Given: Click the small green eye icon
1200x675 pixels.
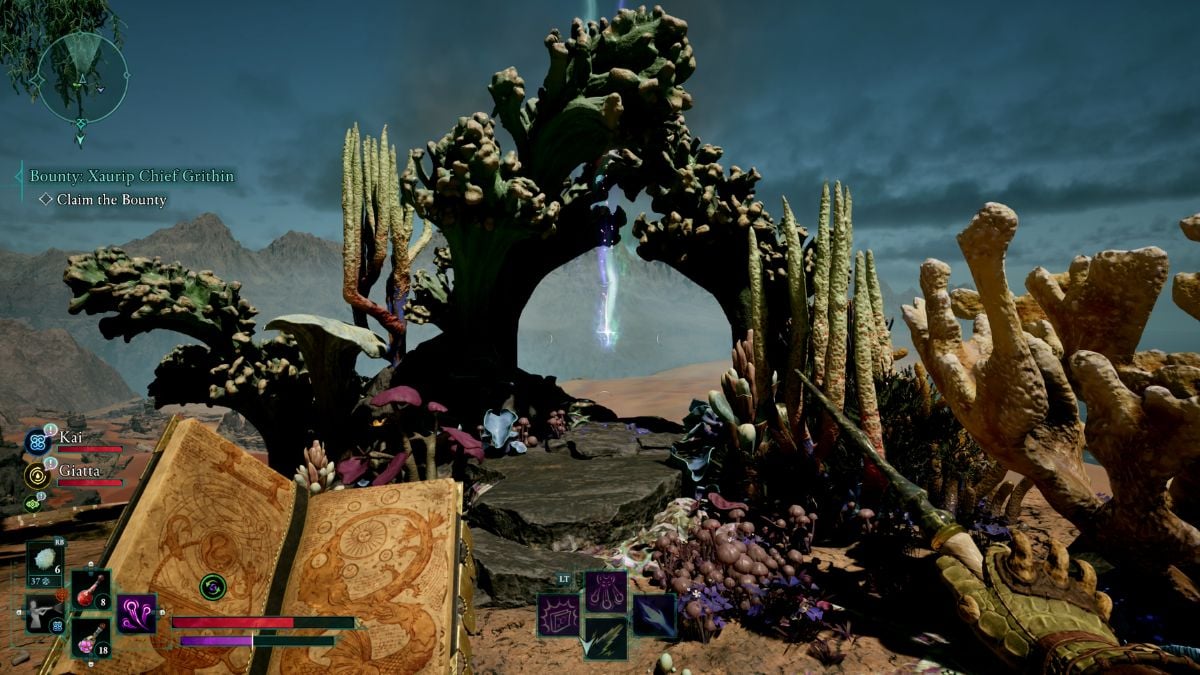Looking at the screenshot, I should click(33, 504).
